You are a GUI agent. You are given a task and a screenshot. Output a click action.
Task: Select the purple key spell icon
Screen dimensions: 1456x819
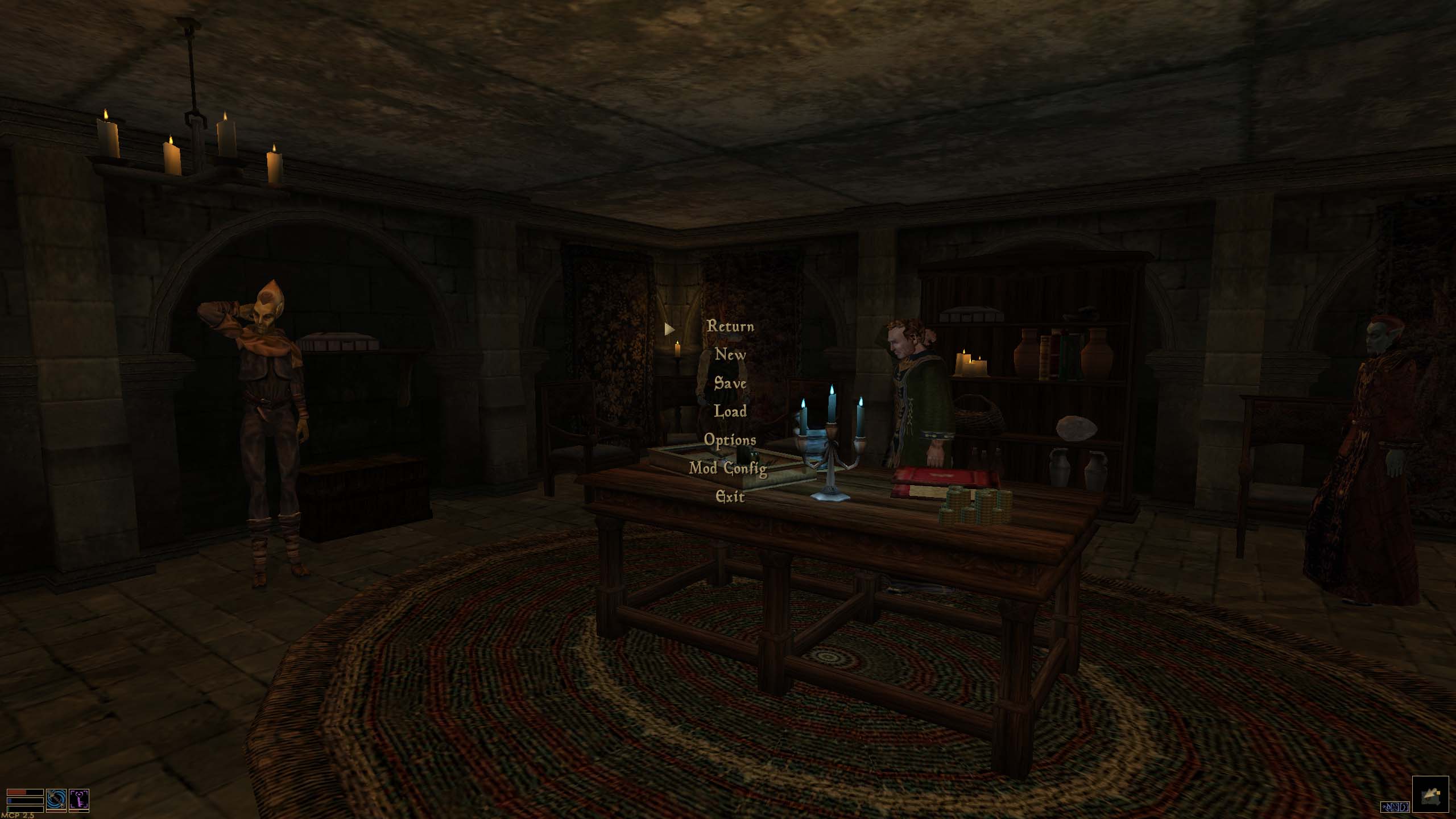click(x=78, y=799)
